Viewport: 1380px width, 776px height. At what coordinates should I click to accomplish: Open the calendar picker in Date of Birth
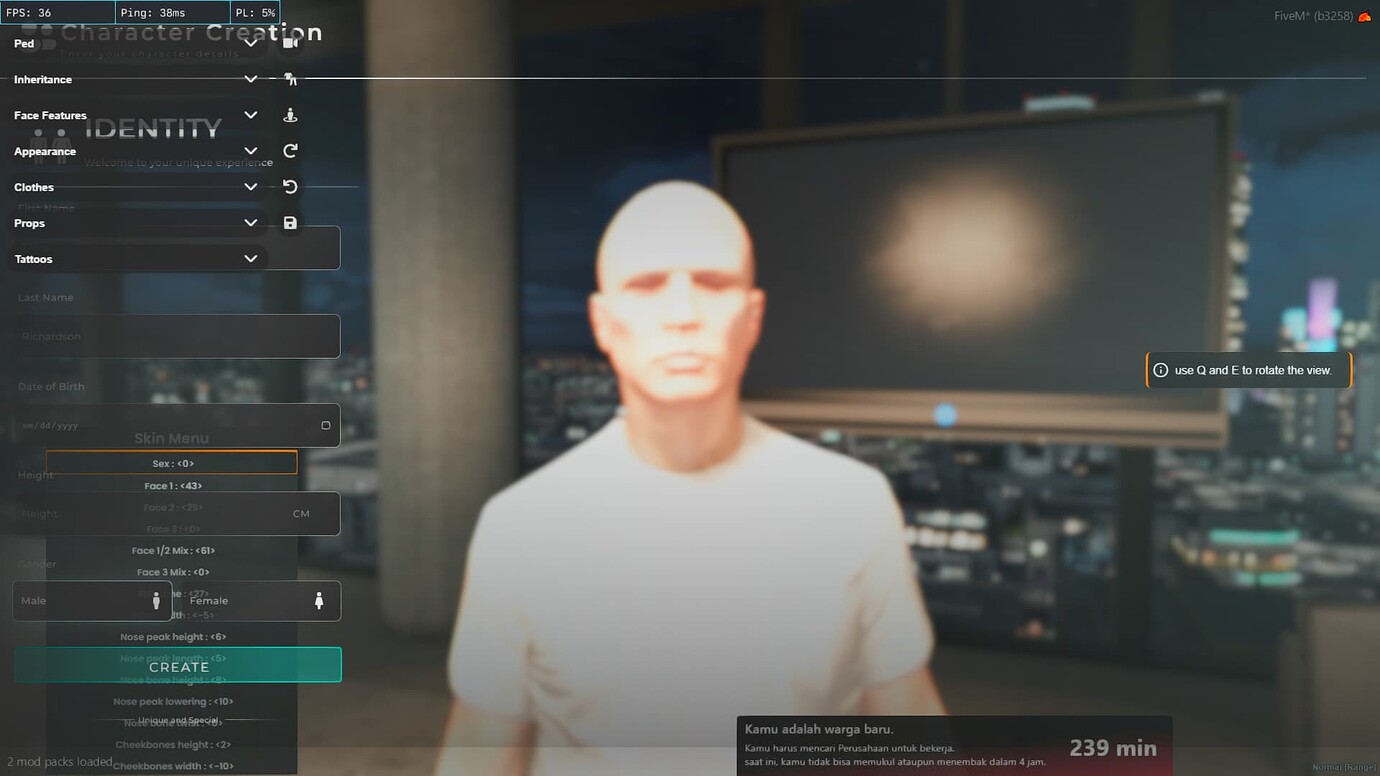point(325,425)
